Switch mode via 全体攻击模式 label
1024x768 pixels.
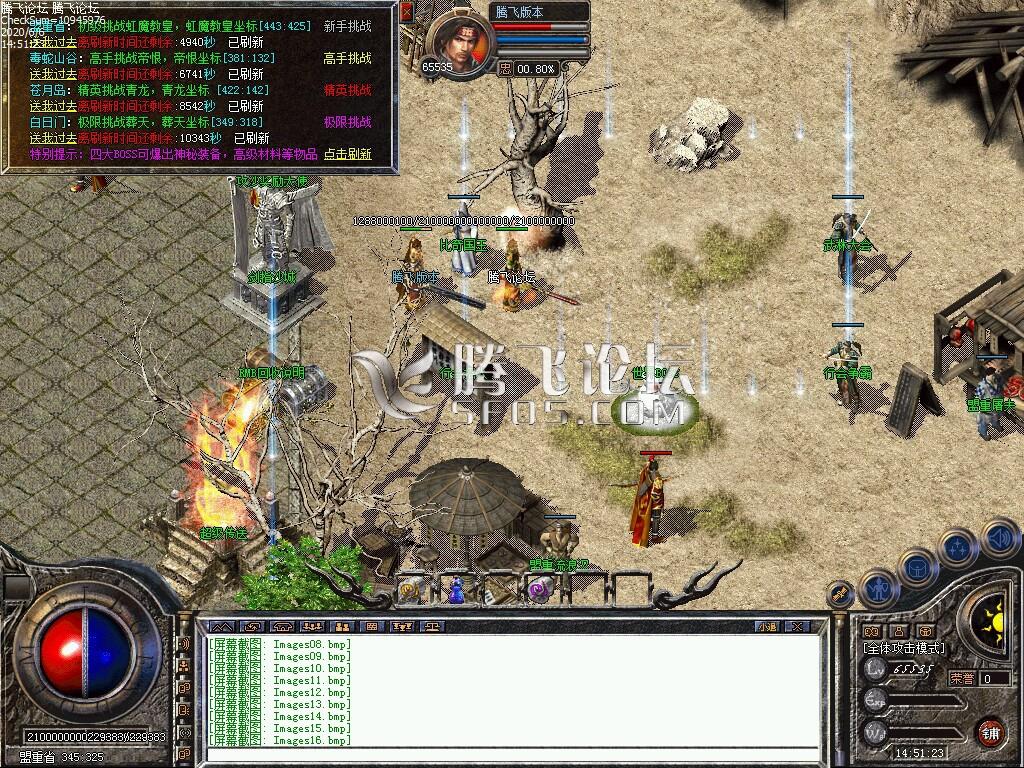tap(903, 648)
